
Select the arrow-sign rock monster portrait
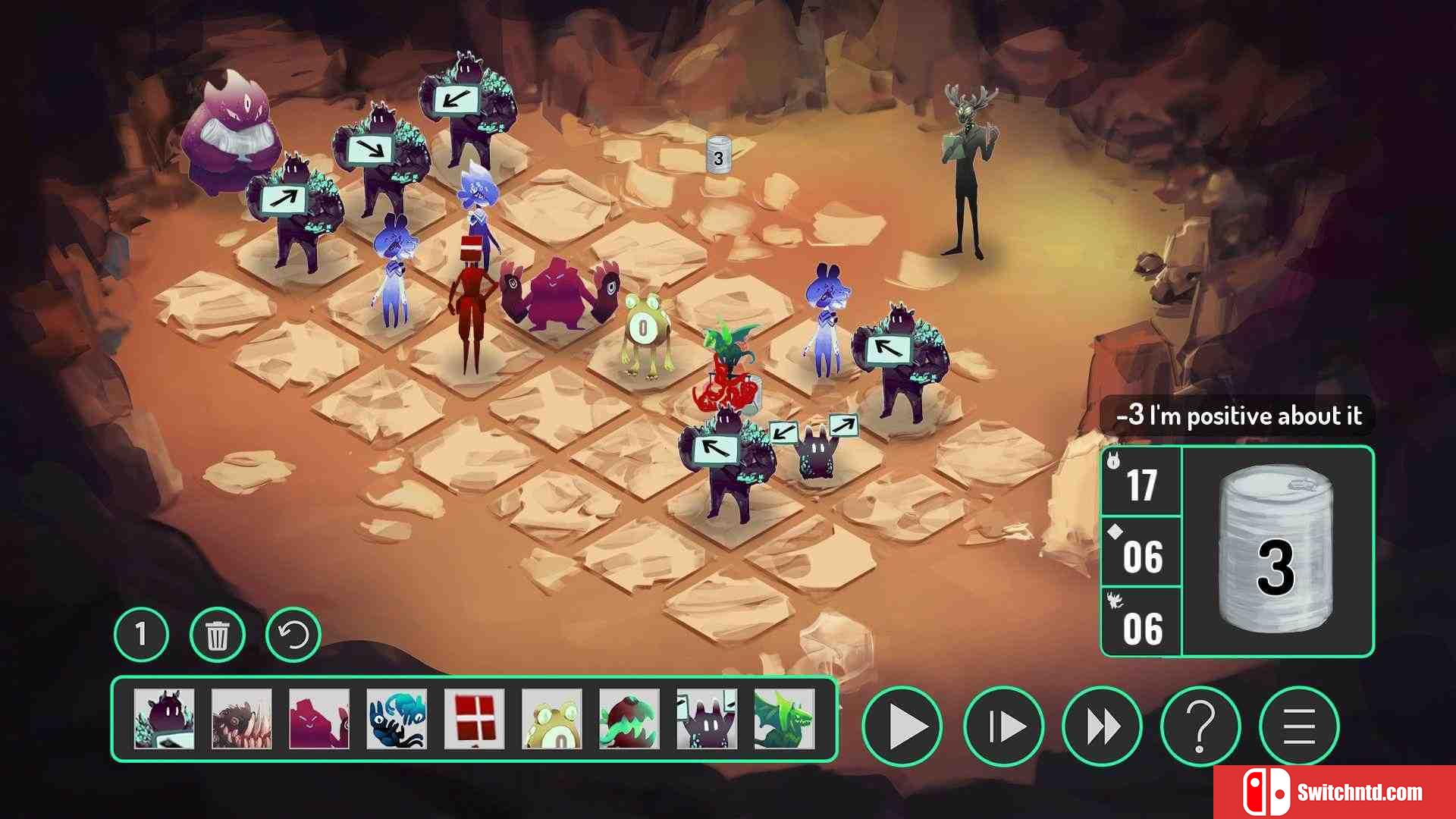[164, 719]
